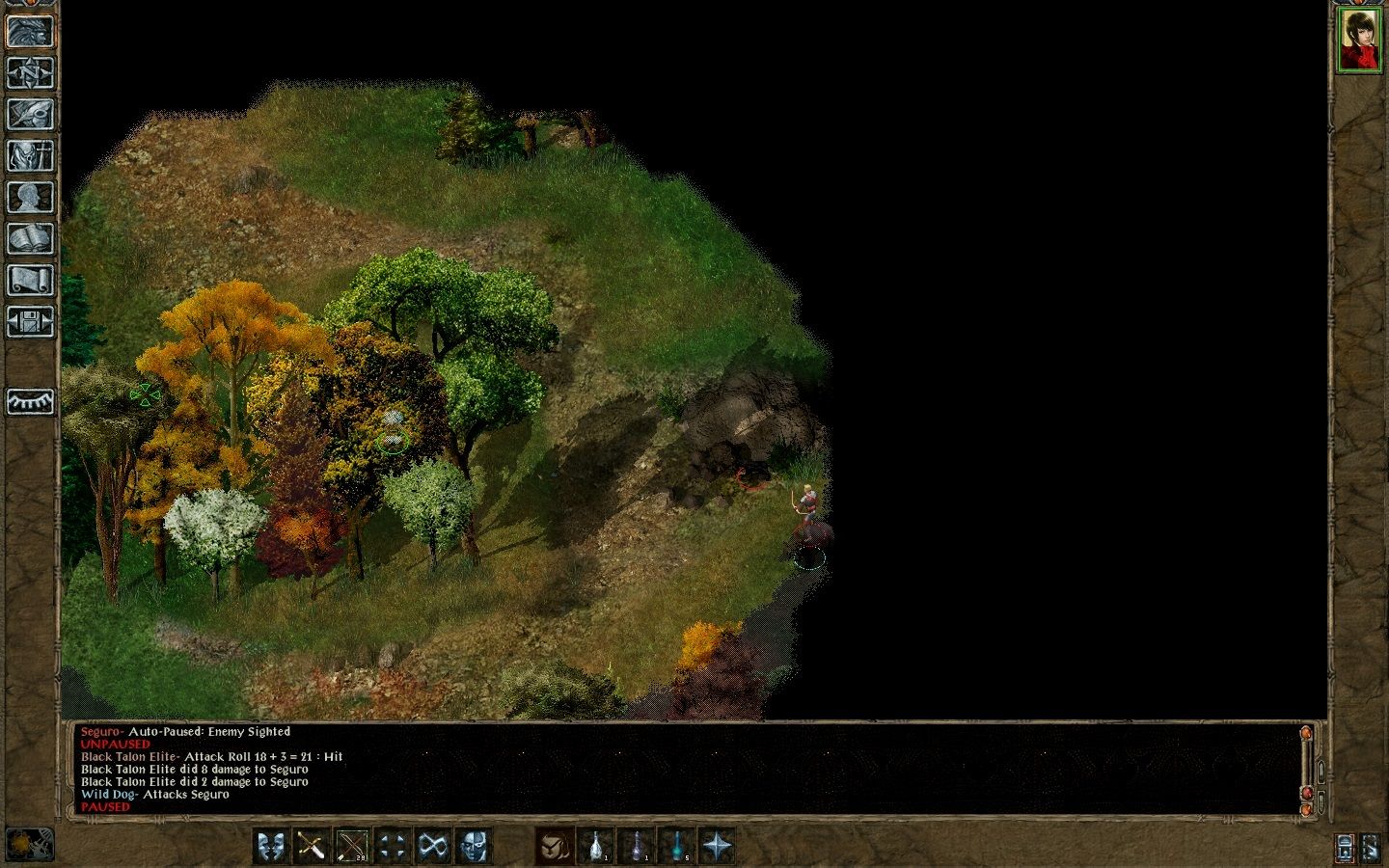Image resolution: width=1389 pixels, height=868 pixels.
Task: Open the inventory screen
Action: (x=30, y=155)
